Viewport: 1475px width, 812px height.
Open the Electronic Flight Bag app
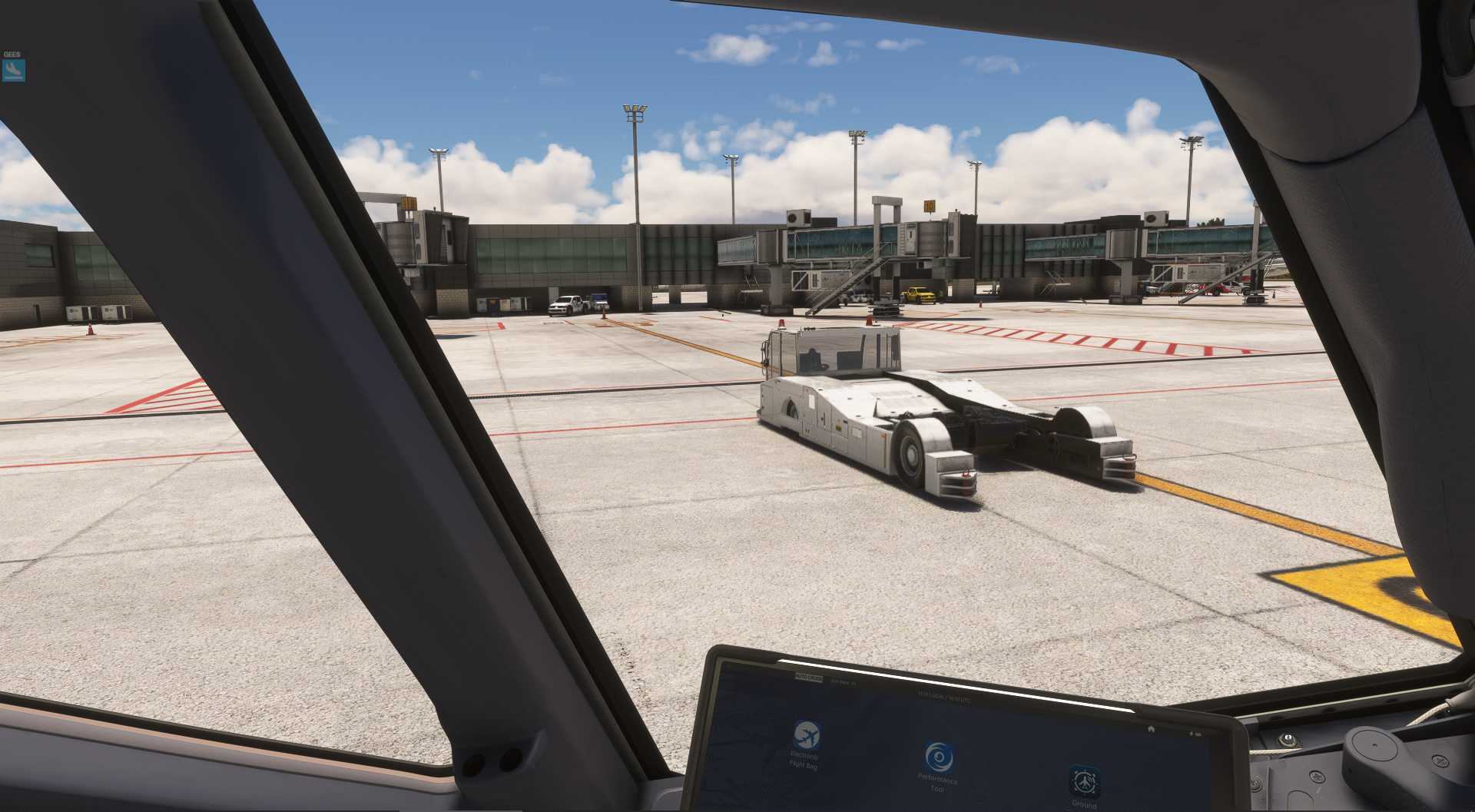(806, 736)
